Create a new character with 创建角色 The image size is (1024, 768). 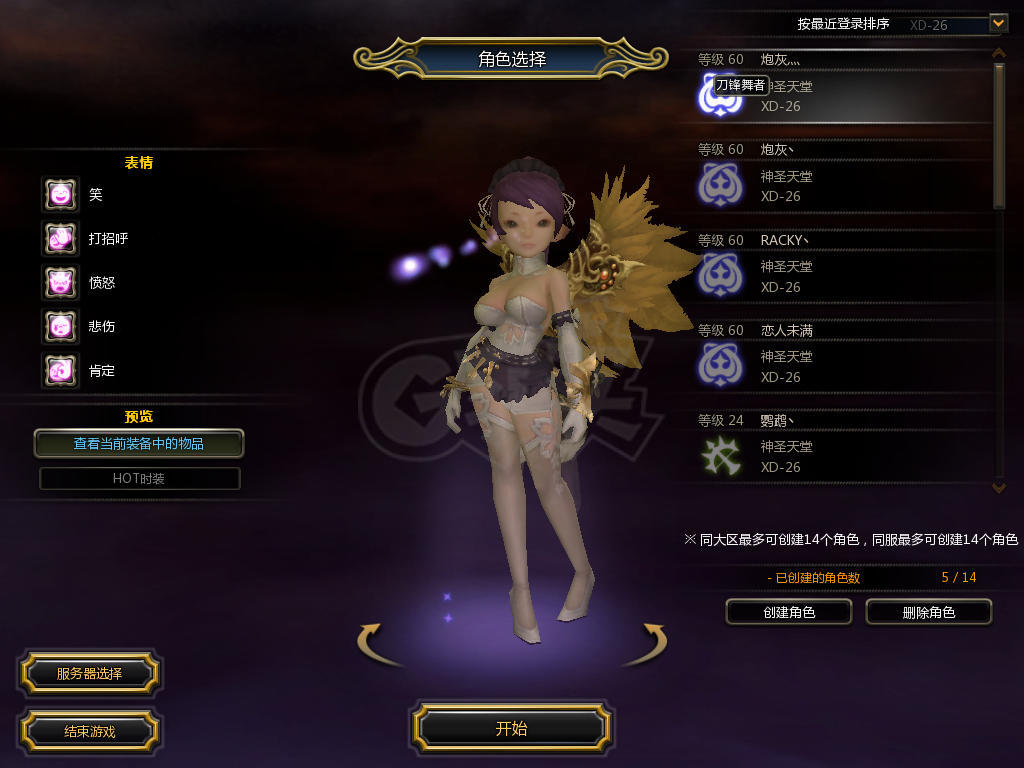[788, 612]
